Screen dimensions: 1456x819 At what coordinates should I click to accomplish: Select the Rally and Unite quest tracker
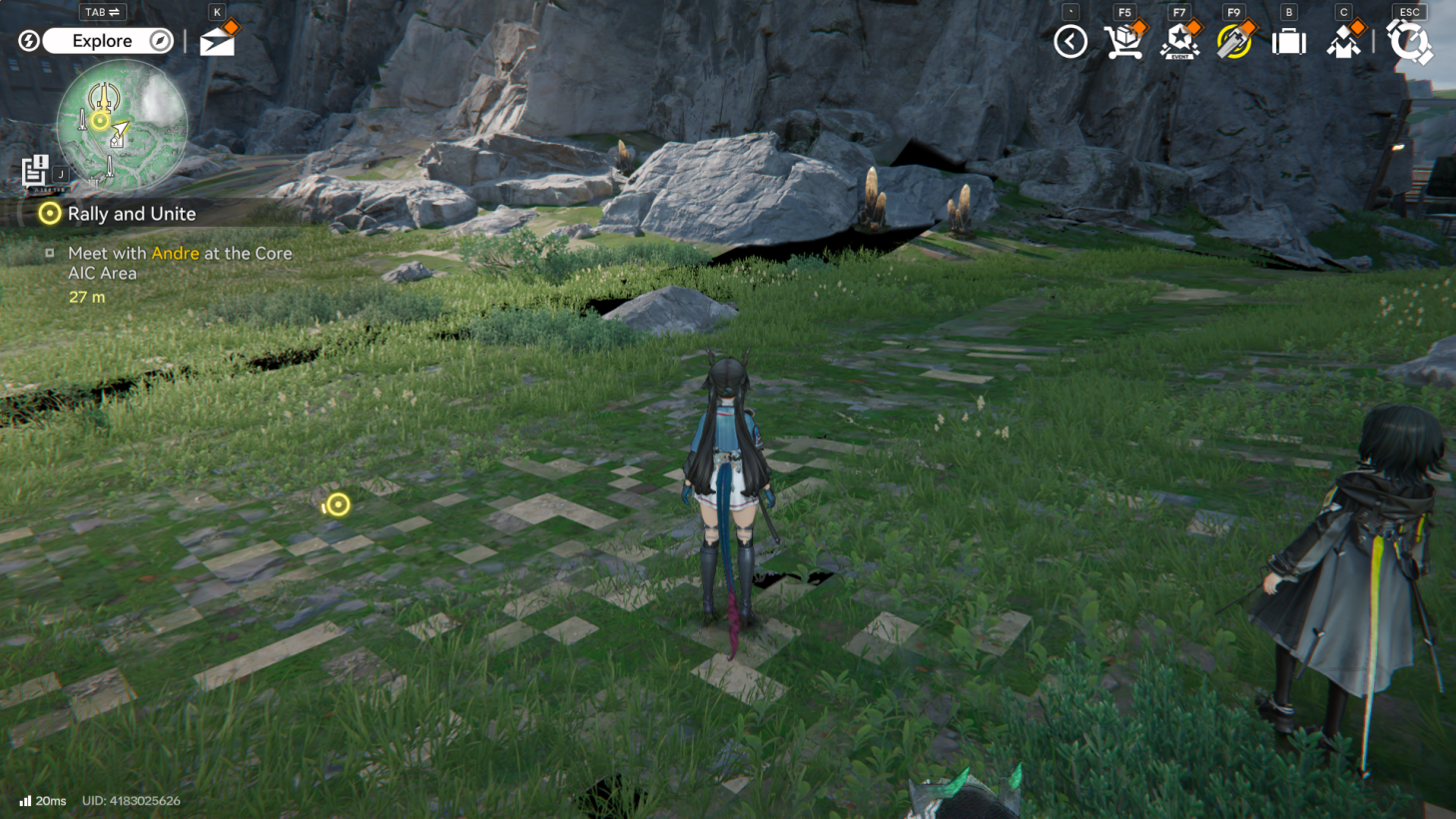point(131,214)
